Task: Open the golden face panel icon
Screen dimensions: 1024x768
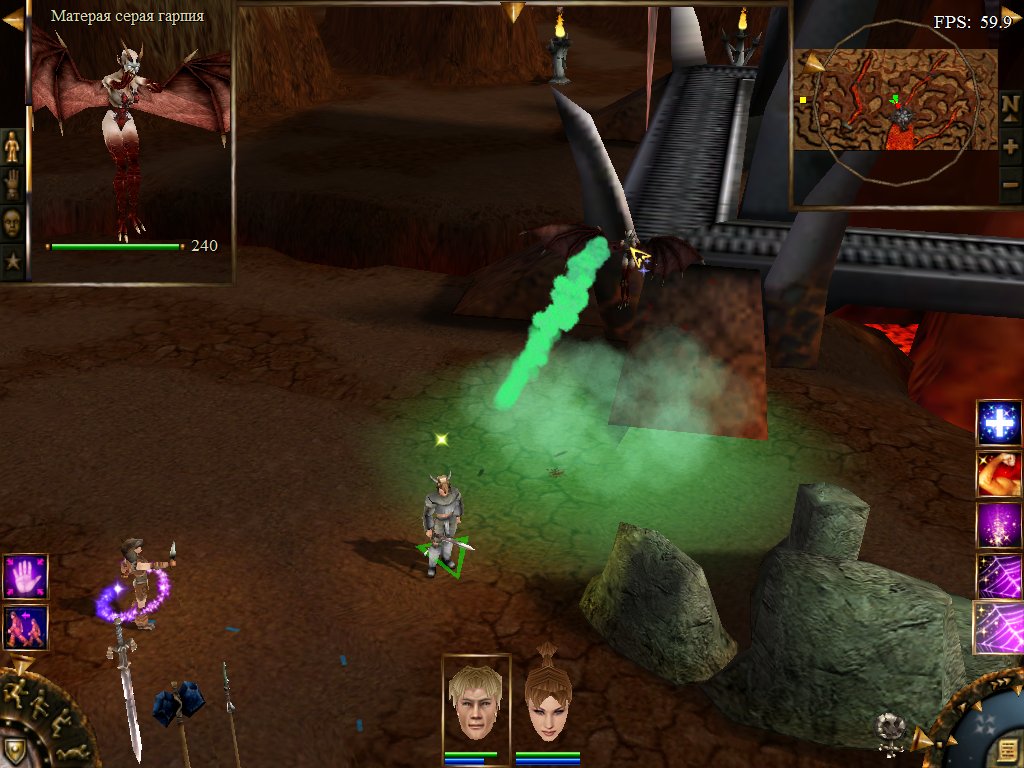Action: coord(12,222)
